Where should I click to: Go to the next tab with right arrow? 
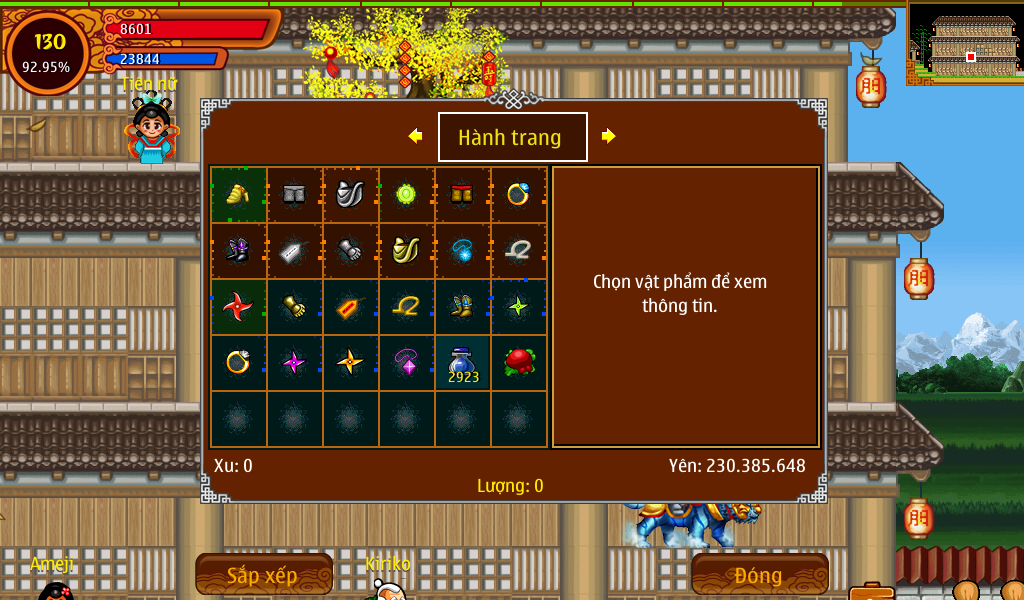click(608, 136)
